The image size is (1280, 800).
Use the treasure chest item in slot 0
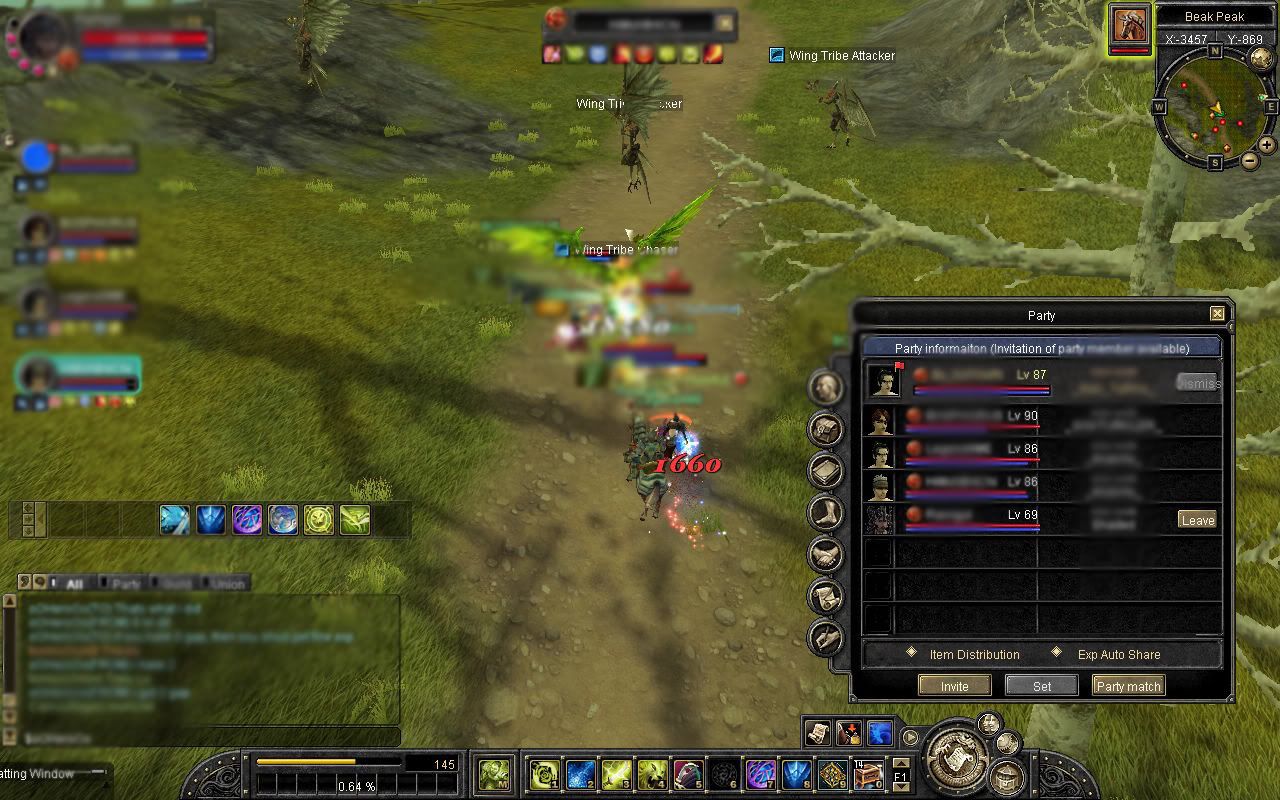[868, 774]
